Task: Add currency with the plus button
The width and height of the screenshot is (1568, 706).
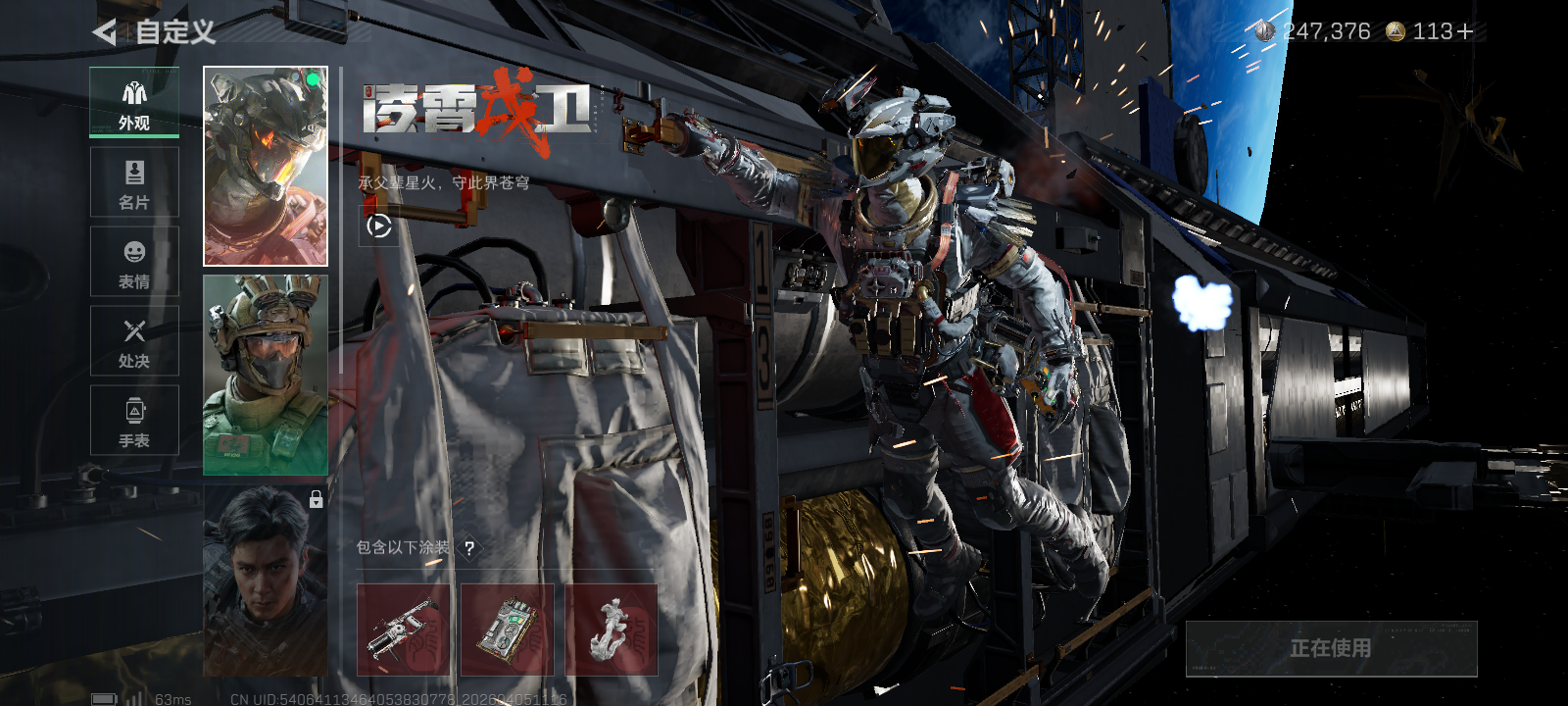Action: point(1465,32)
